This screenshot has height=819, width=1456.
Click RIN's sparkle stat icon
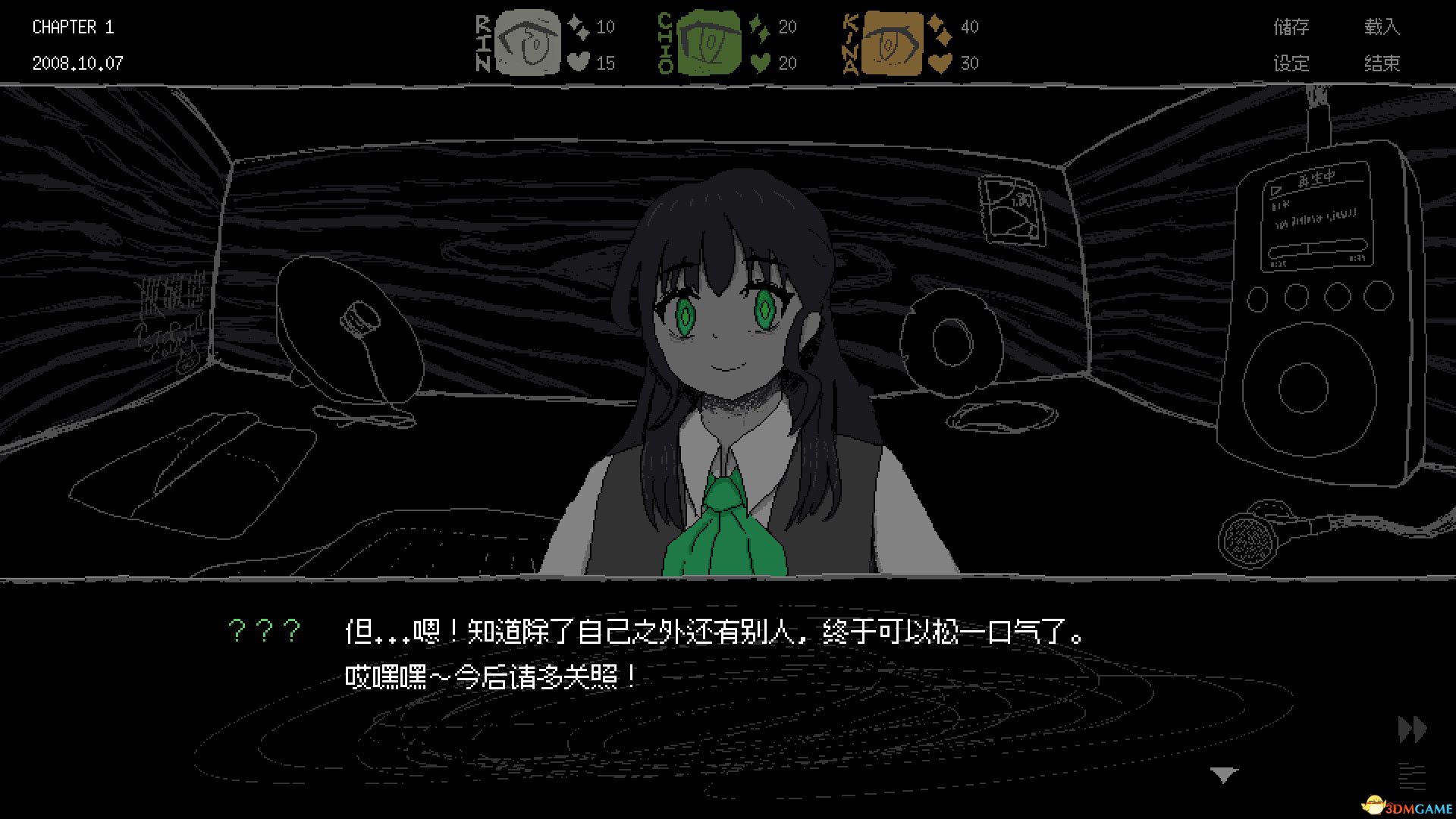pyautogui.click(x=576, y=26)
